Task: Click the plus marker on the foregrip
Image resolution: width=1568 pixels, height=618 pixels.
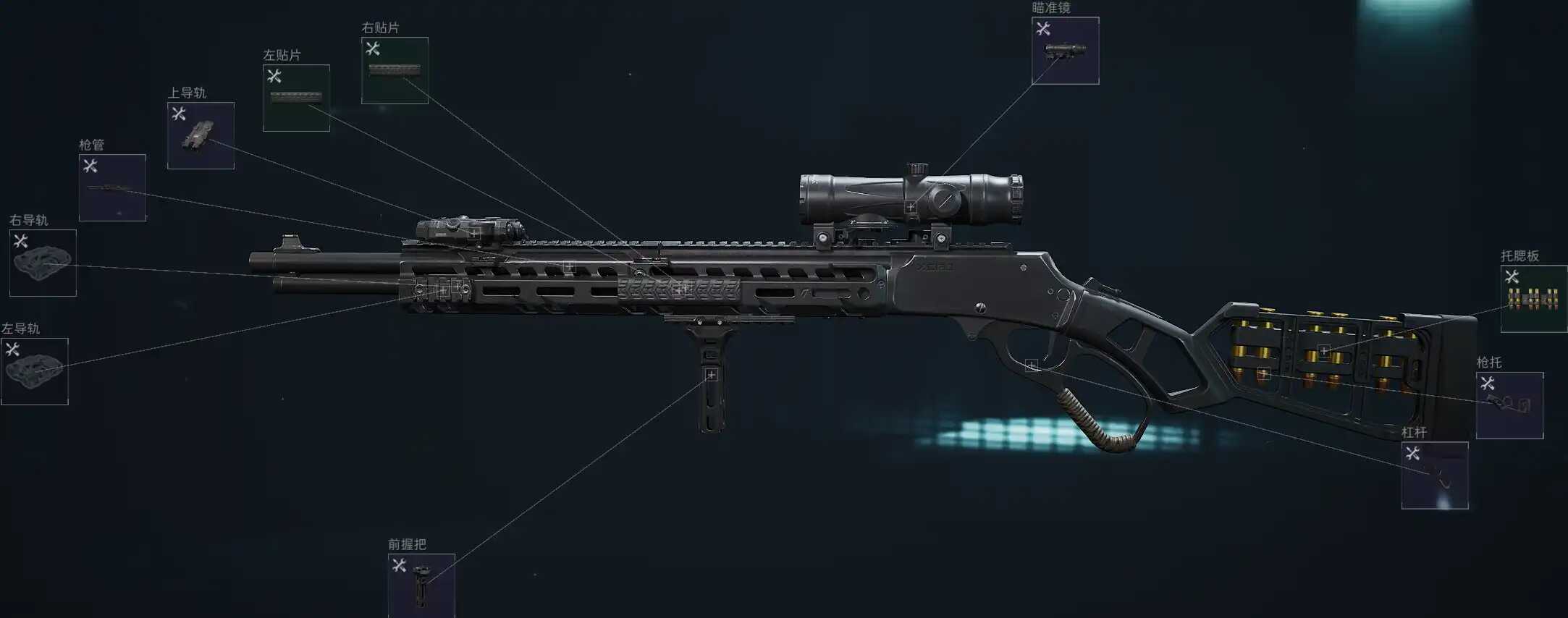Action: [x=712, y=375]
